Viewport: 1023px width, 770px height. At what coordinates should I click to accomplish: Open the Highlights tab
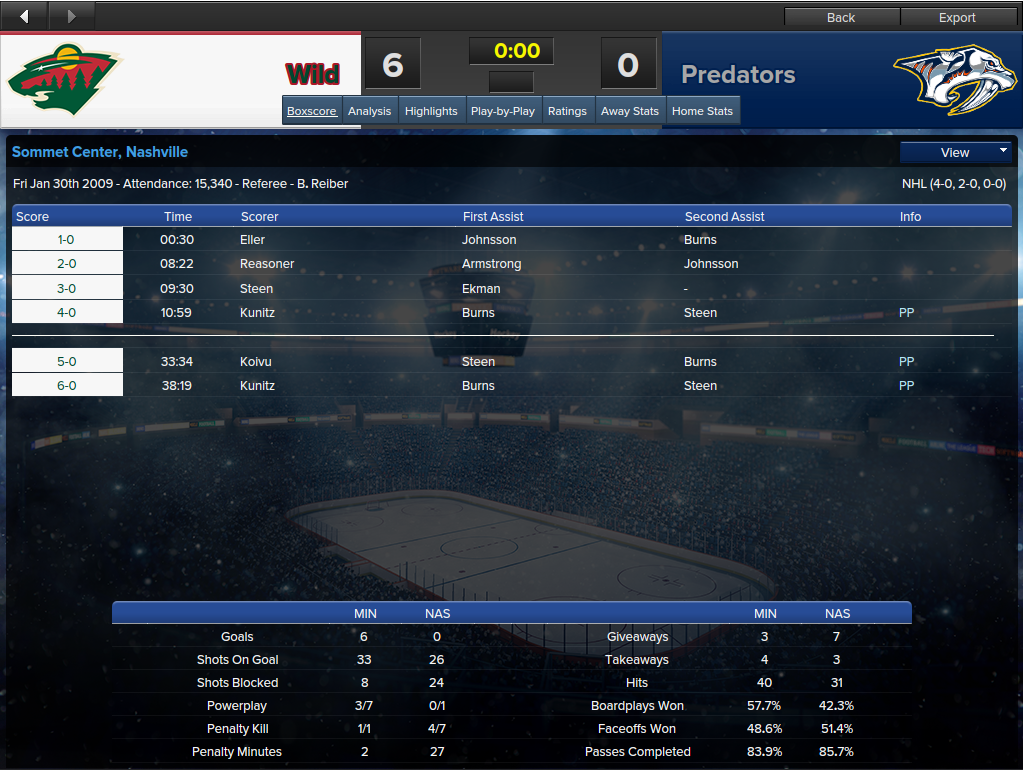coord(431,111)
